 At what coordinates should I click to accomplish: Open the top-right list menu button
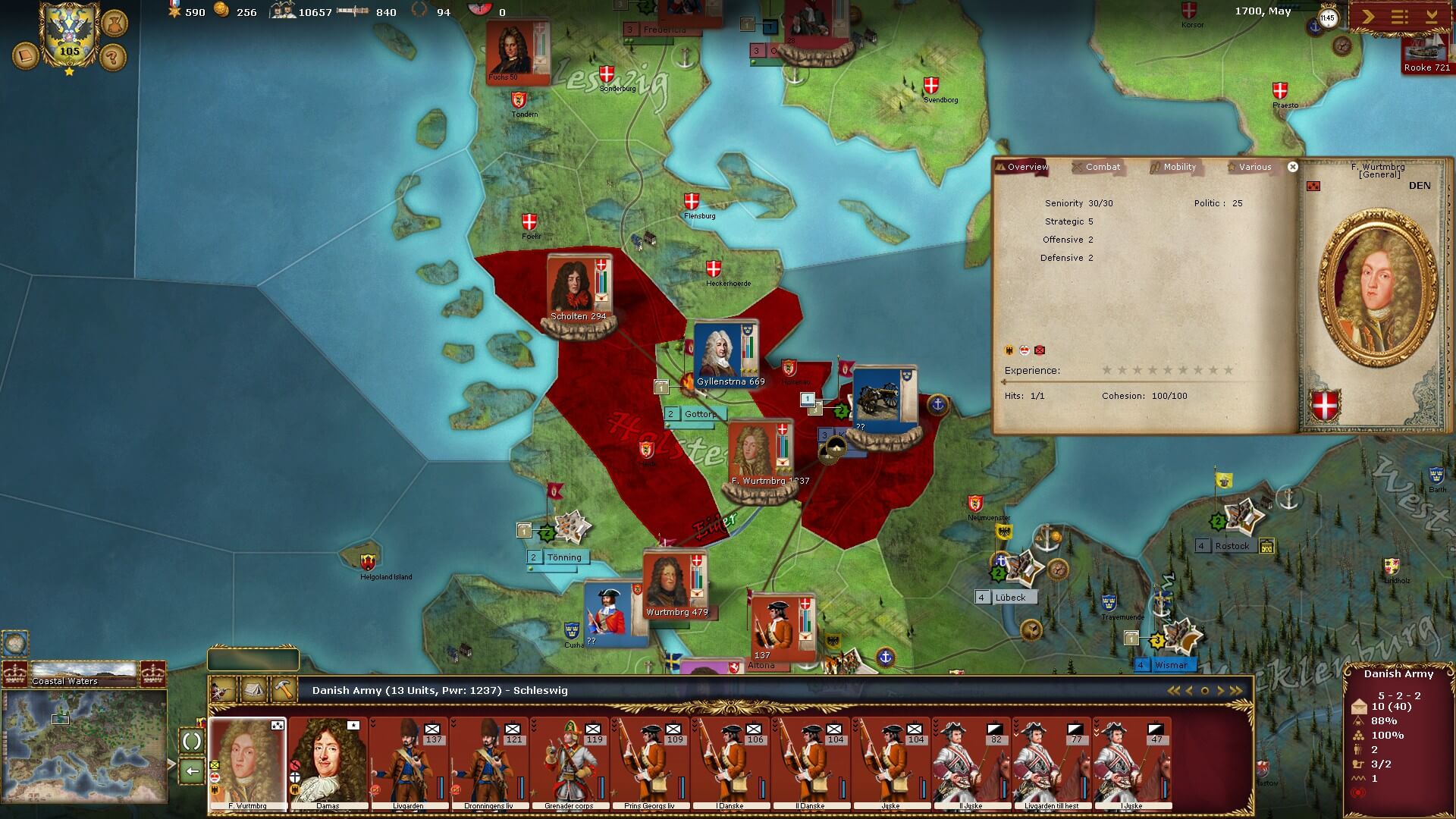(1400, 17)
